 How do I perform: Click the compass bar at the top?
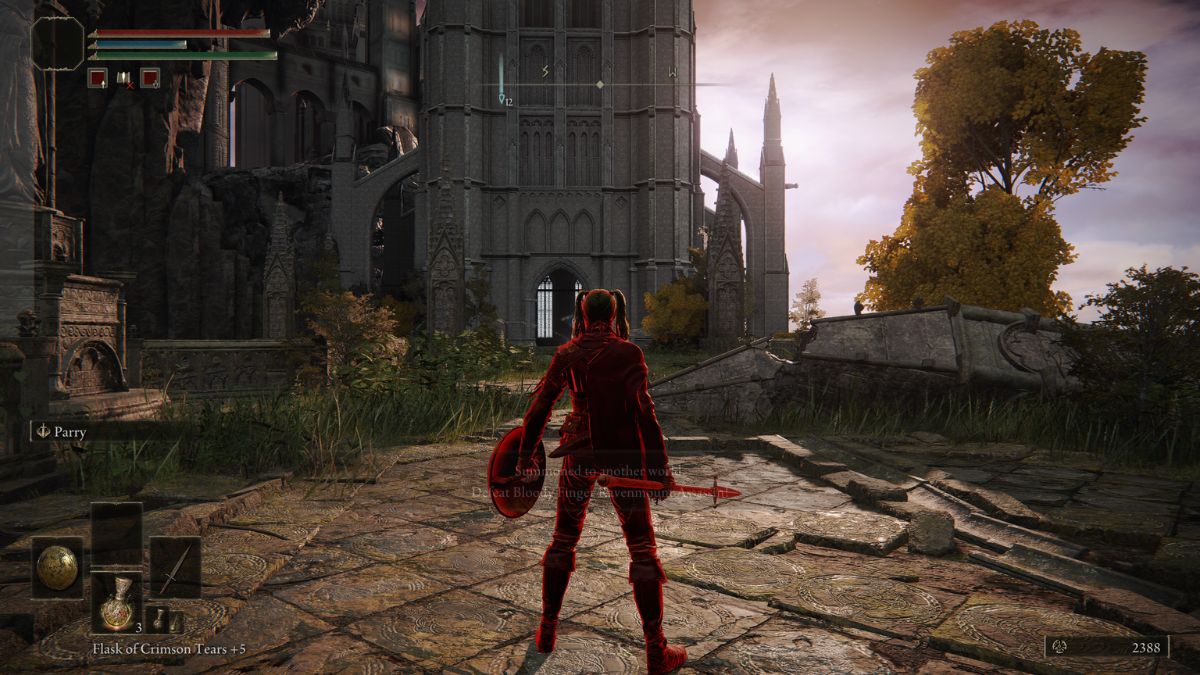(598, 84)
